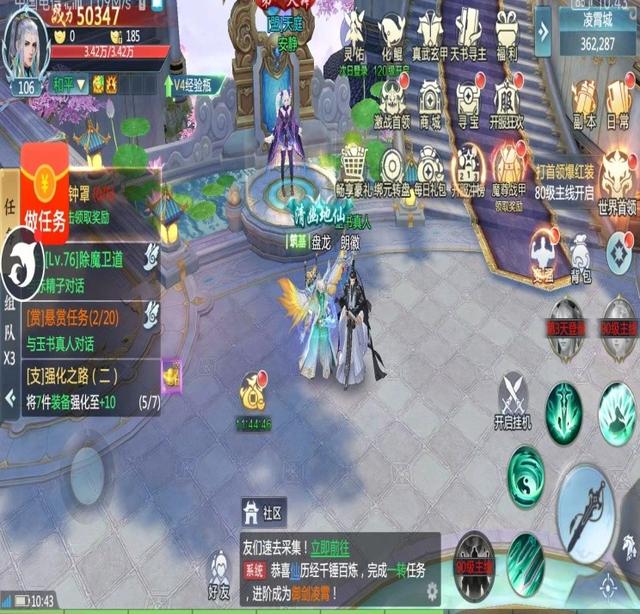Open the 社区 community button

pos(263,512)
